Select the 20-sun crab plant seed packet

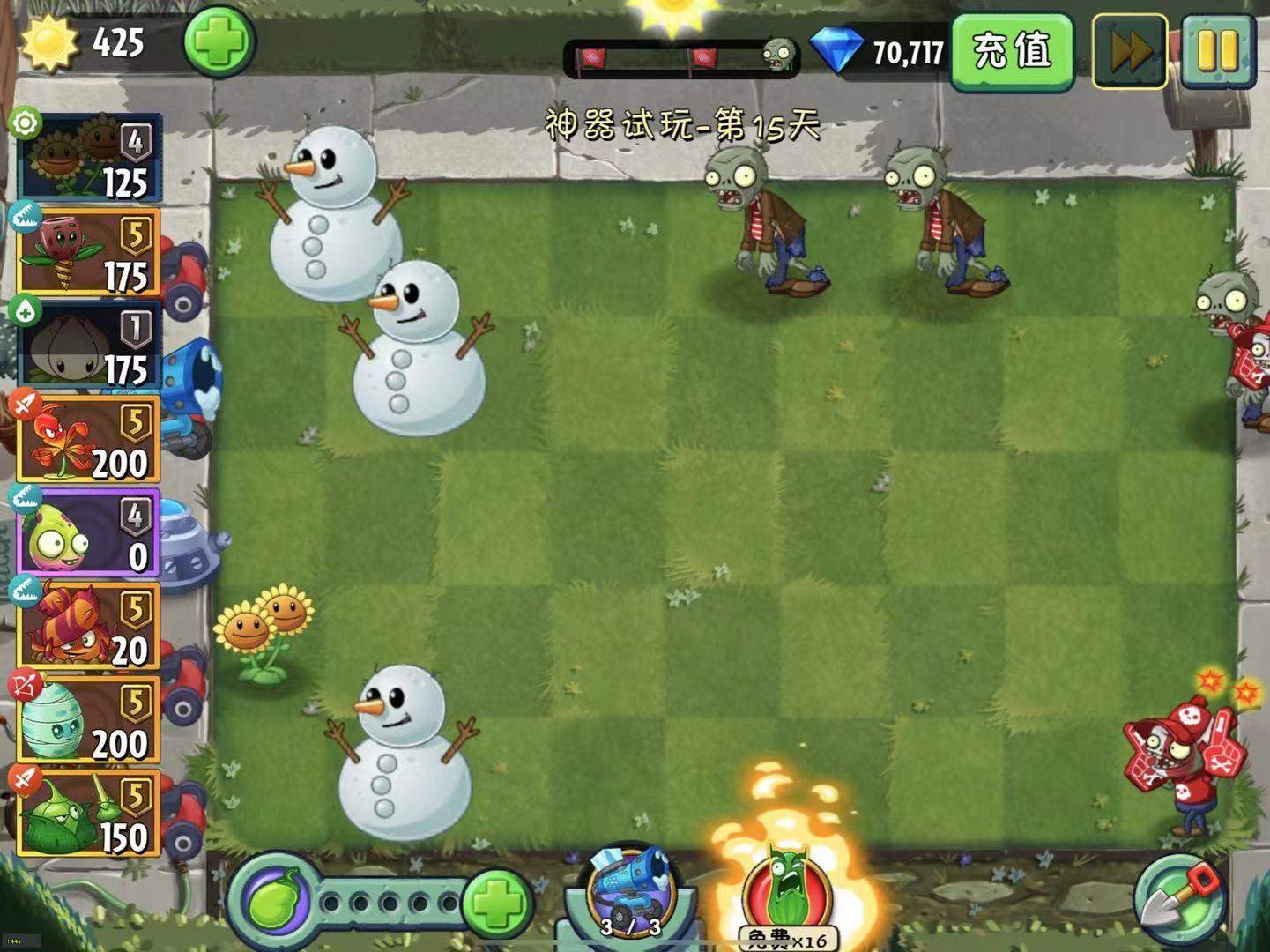pyautogui.click(x=88, y=626)
